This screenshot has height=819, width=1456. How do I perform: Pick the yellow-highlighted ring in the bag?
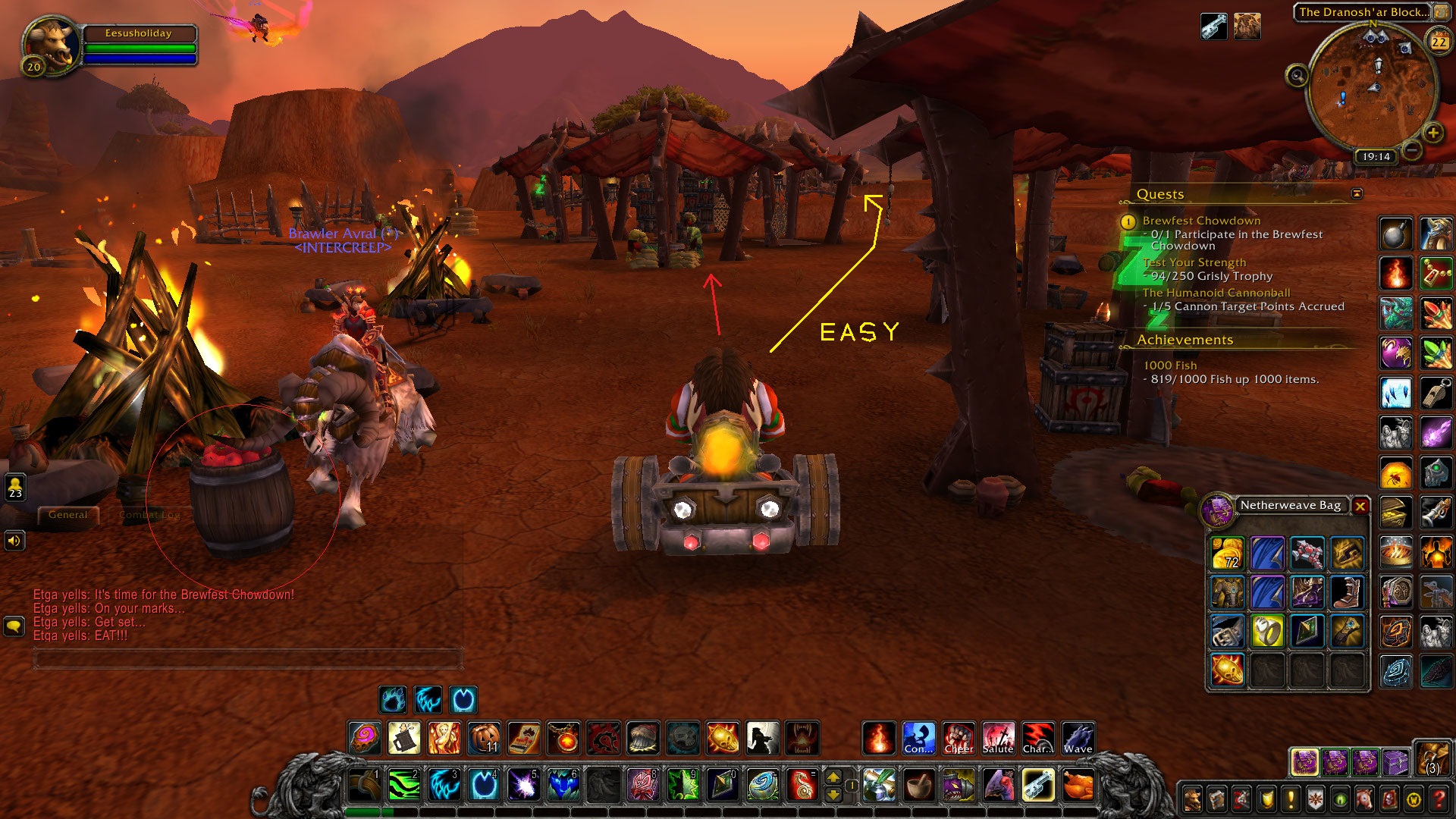1266,632
